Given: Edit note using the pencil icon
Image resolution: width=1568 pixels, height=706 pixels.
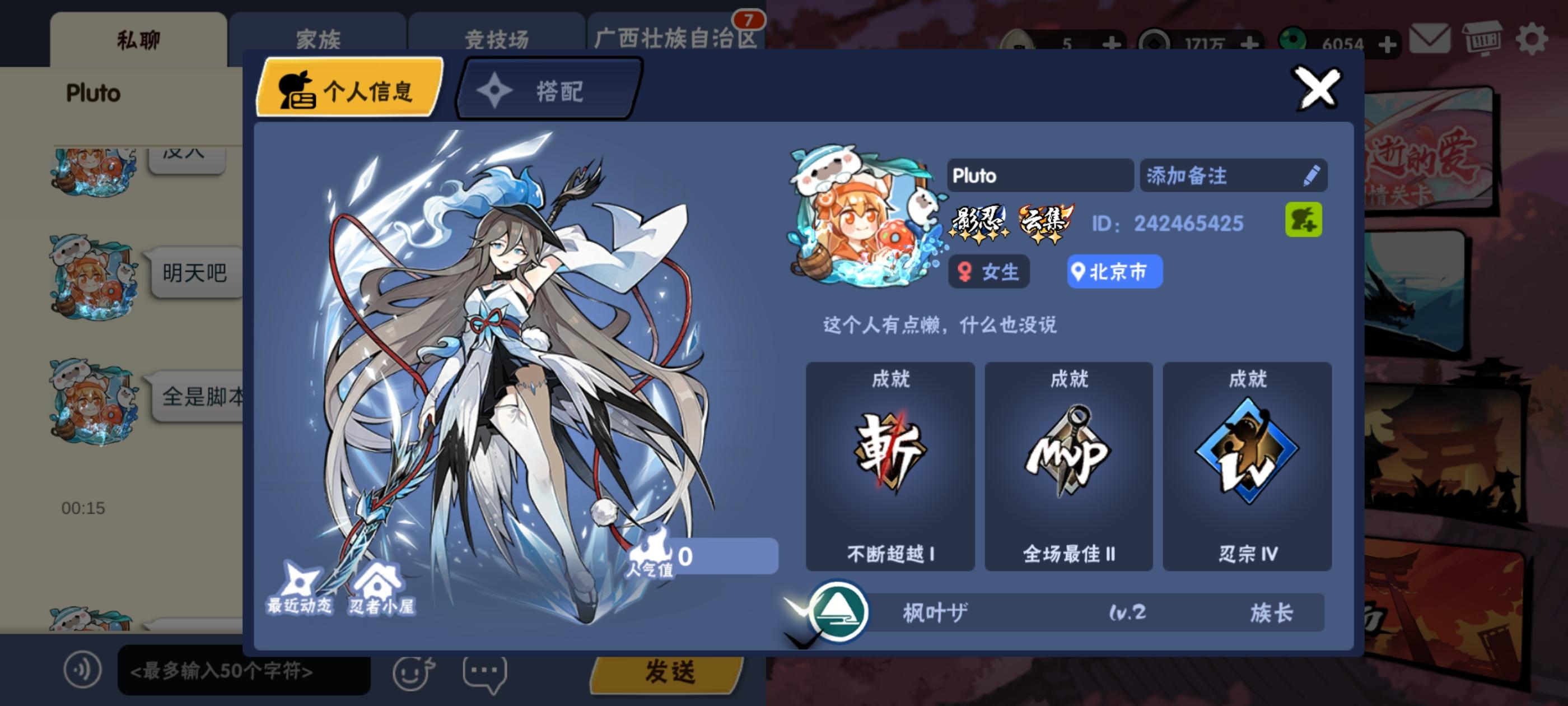Looking at the screenshot, I should (x=1313, y=175).
